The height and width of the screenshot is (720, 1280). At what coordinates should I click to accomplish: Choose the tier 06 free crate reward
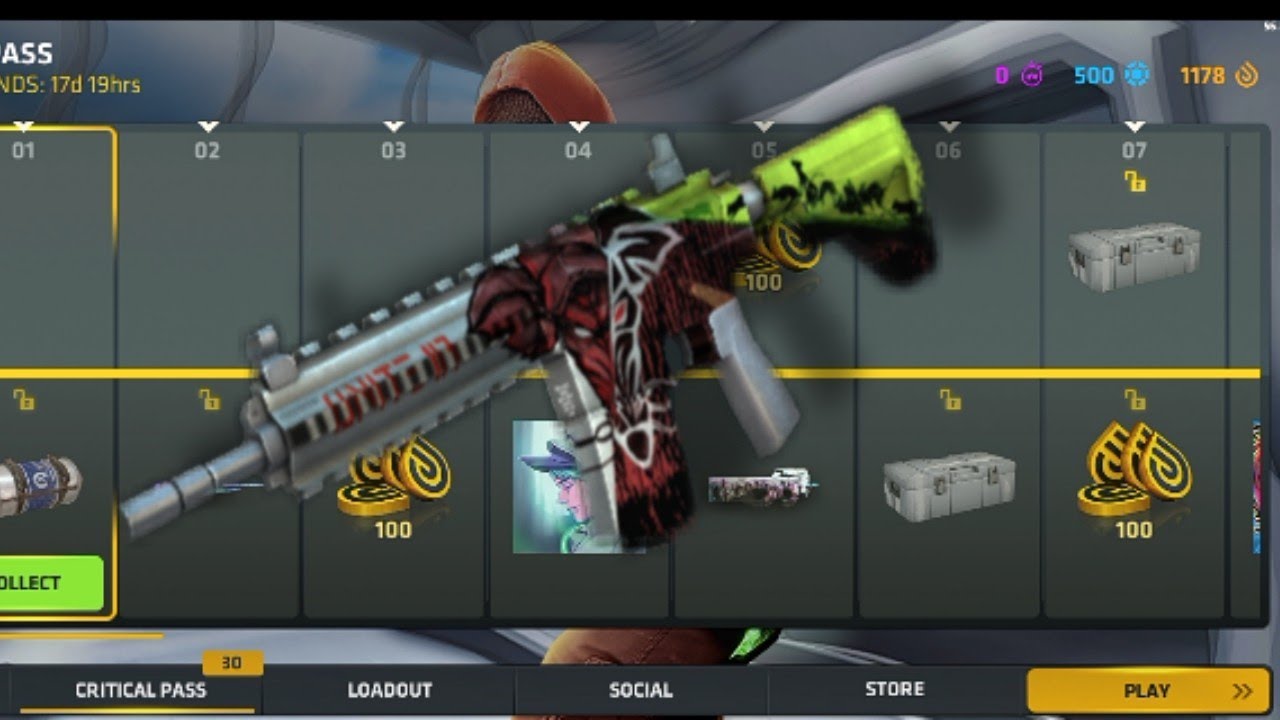949,486
